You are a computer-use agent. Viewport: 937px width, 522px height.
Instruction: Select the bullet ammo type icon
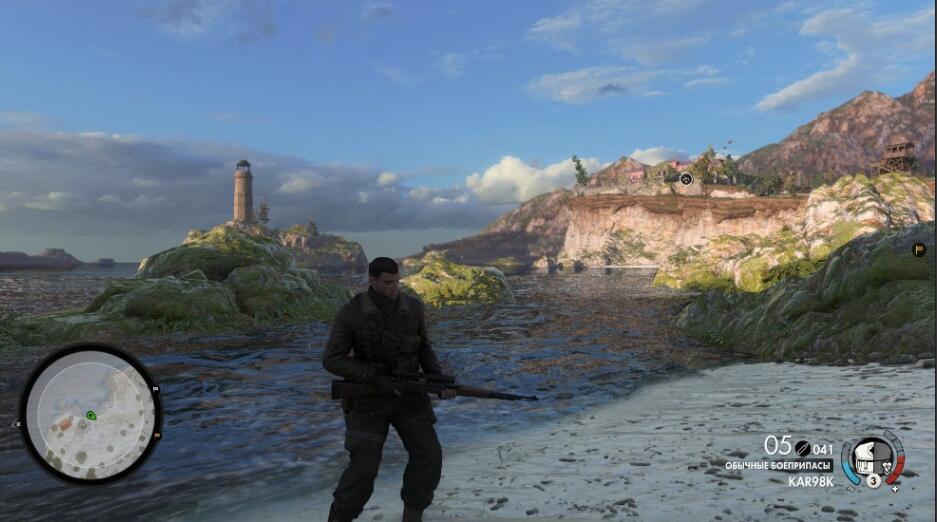[802, 448]
